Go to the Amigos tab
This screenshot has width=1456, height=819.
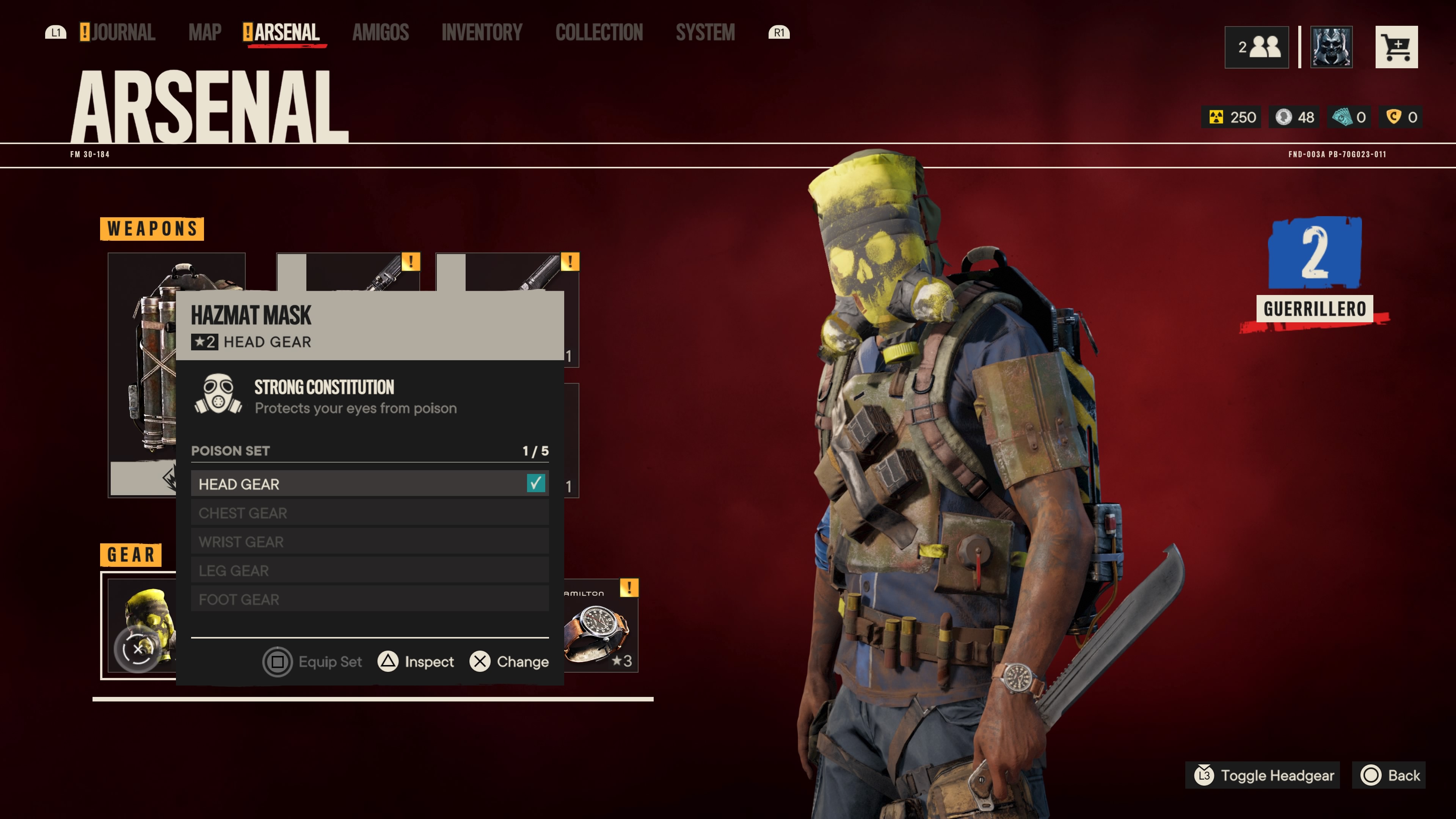click(x=380, y=33)
